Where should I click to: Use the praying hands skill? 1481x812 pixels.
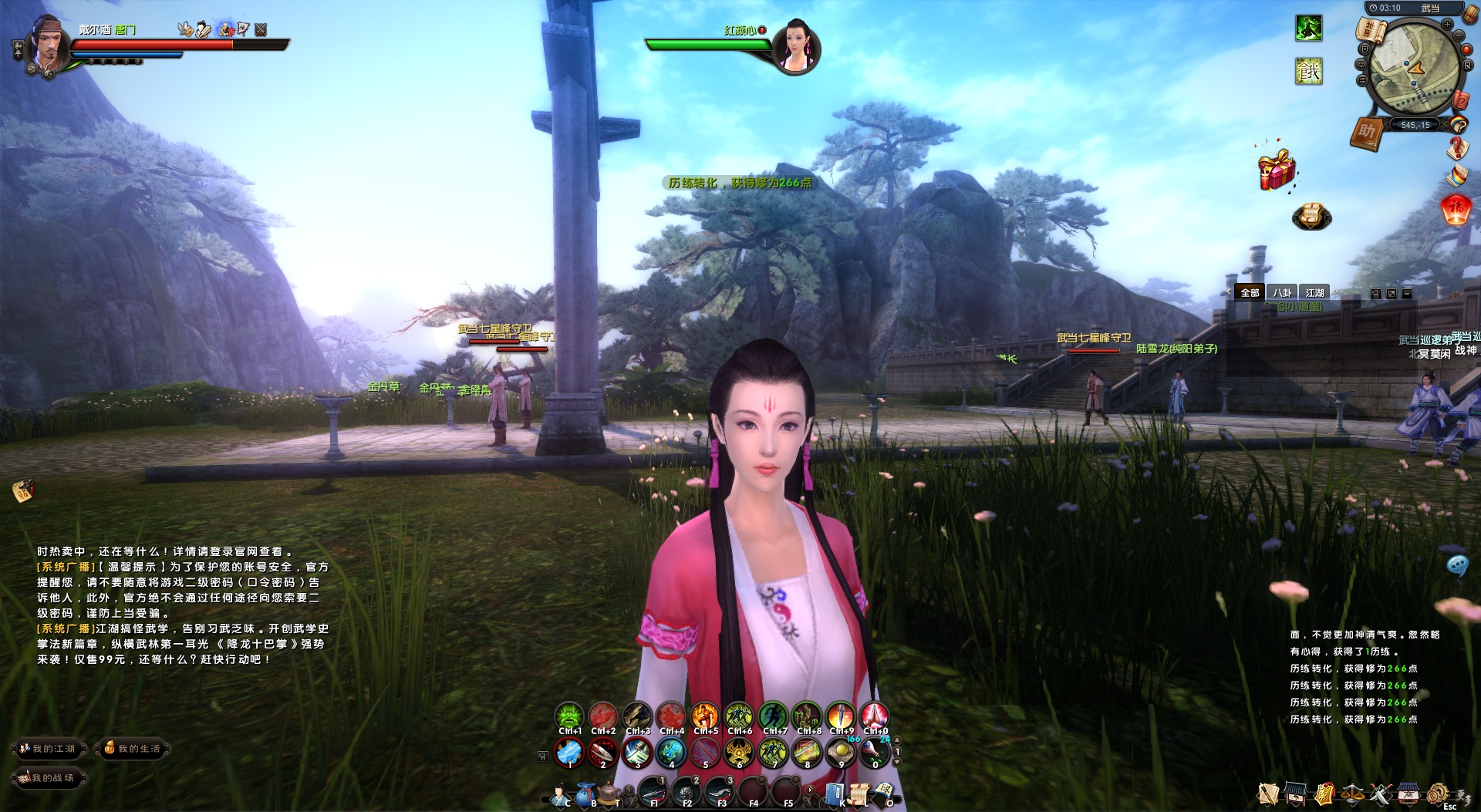click(x=875, y=716)
